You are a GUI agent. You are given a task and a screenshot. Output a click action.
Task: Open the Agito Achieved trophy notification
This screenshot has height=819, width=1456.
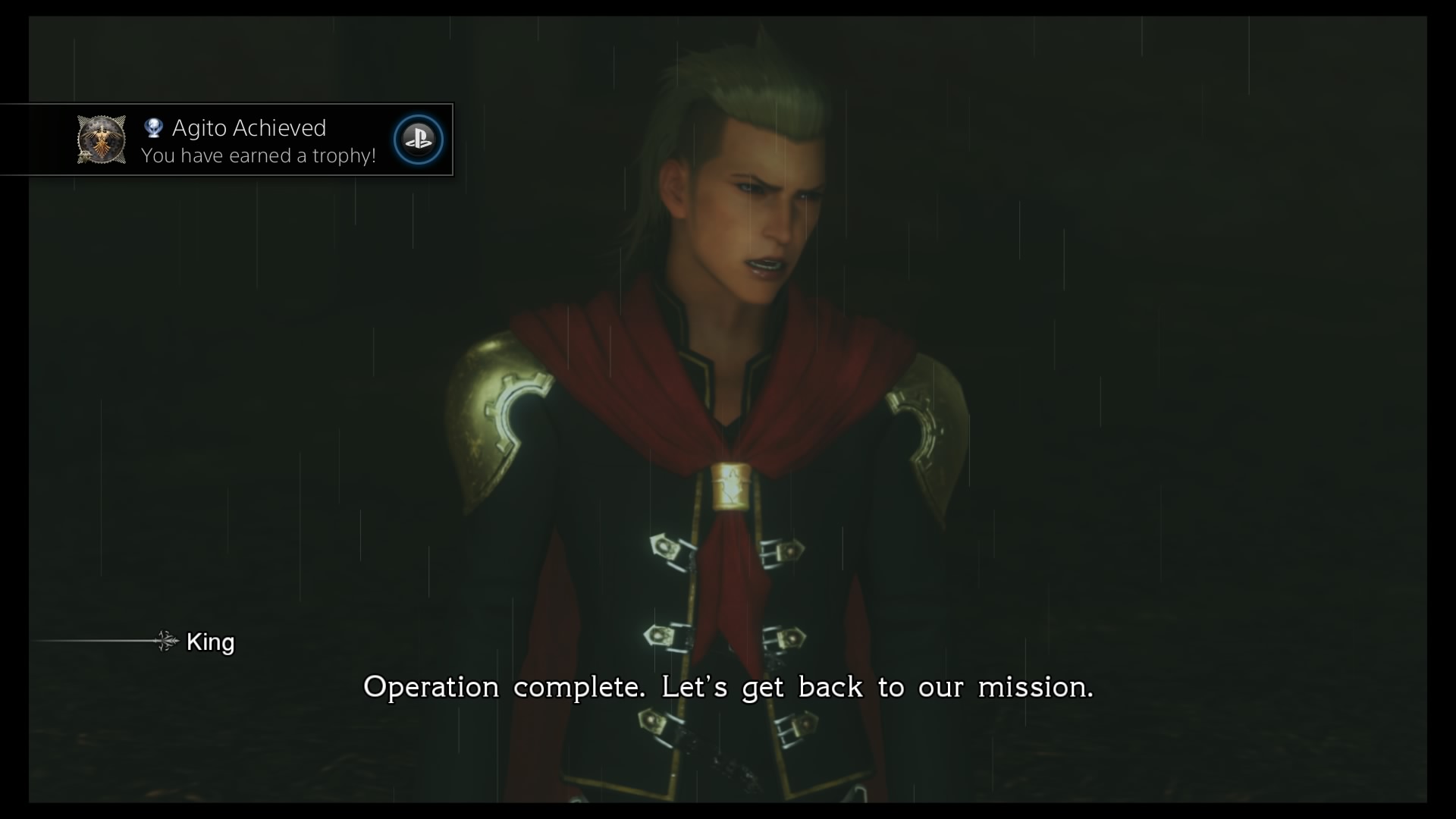point(258,141)
